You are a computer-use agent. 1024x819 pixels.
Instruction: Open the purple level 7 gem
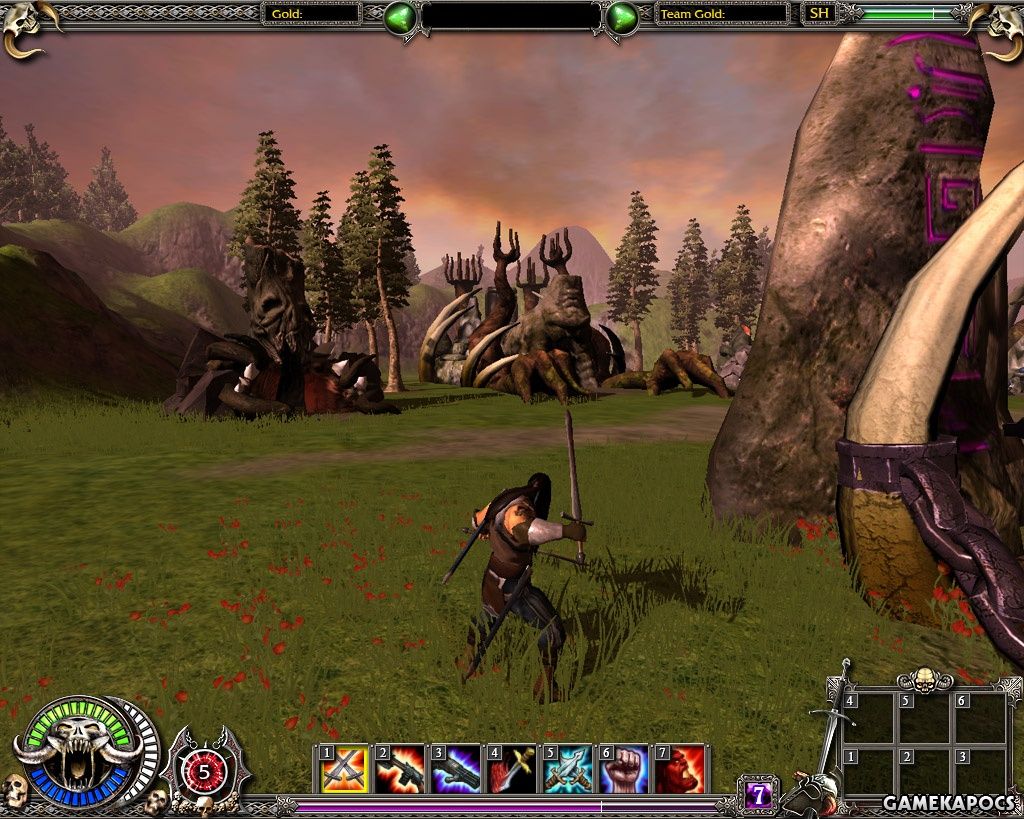click(759, 795)
